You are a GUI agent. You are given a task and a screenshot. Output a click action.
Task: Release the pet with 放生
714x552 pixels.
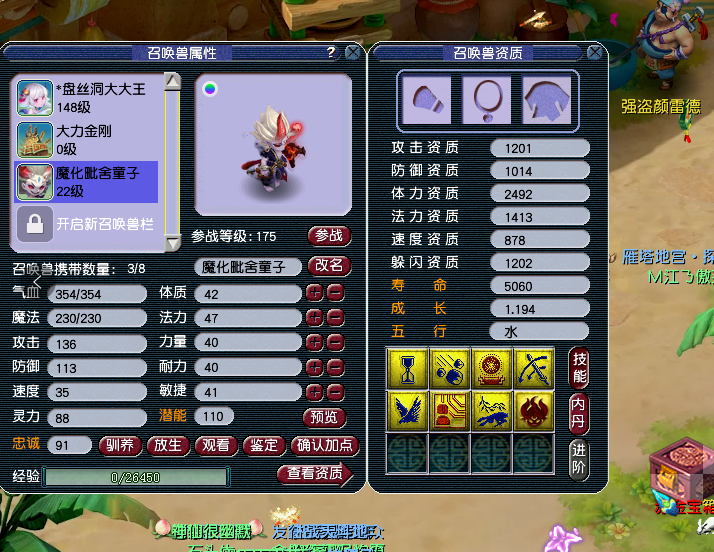(169, 445)
